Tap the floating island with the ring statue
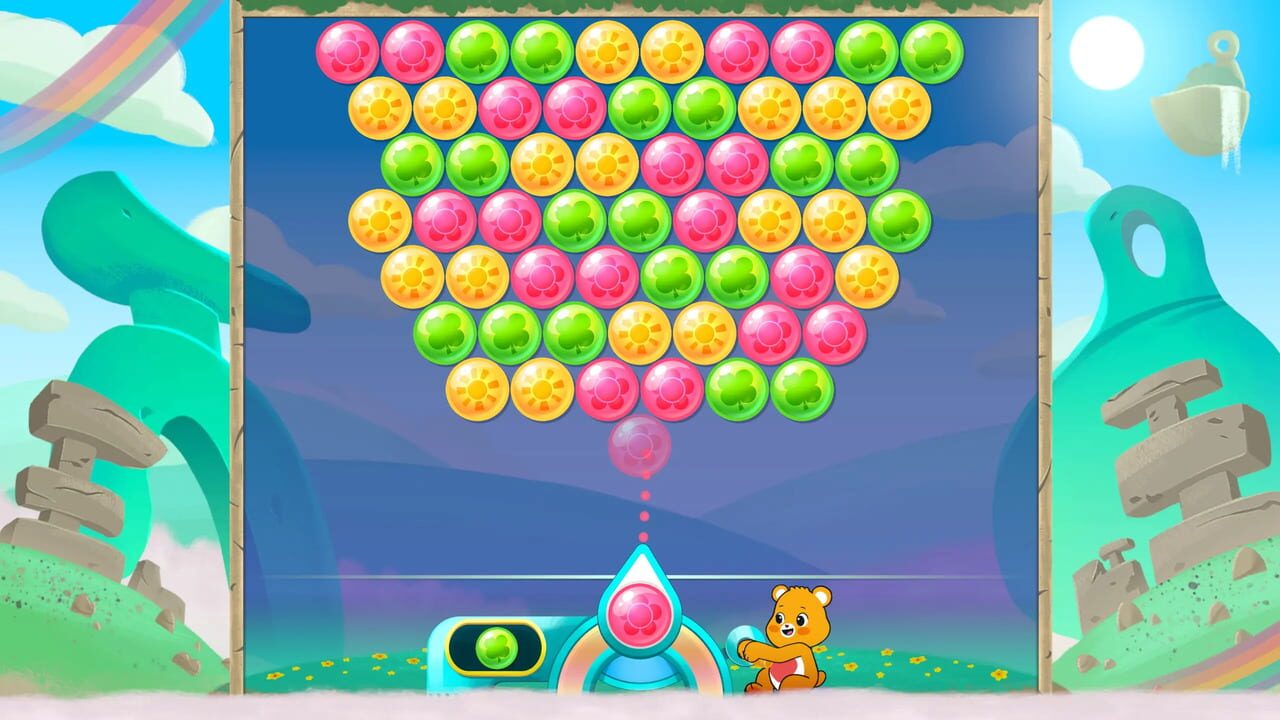The width and height of the screenshot is (1280, 720). click(1200, 90)
